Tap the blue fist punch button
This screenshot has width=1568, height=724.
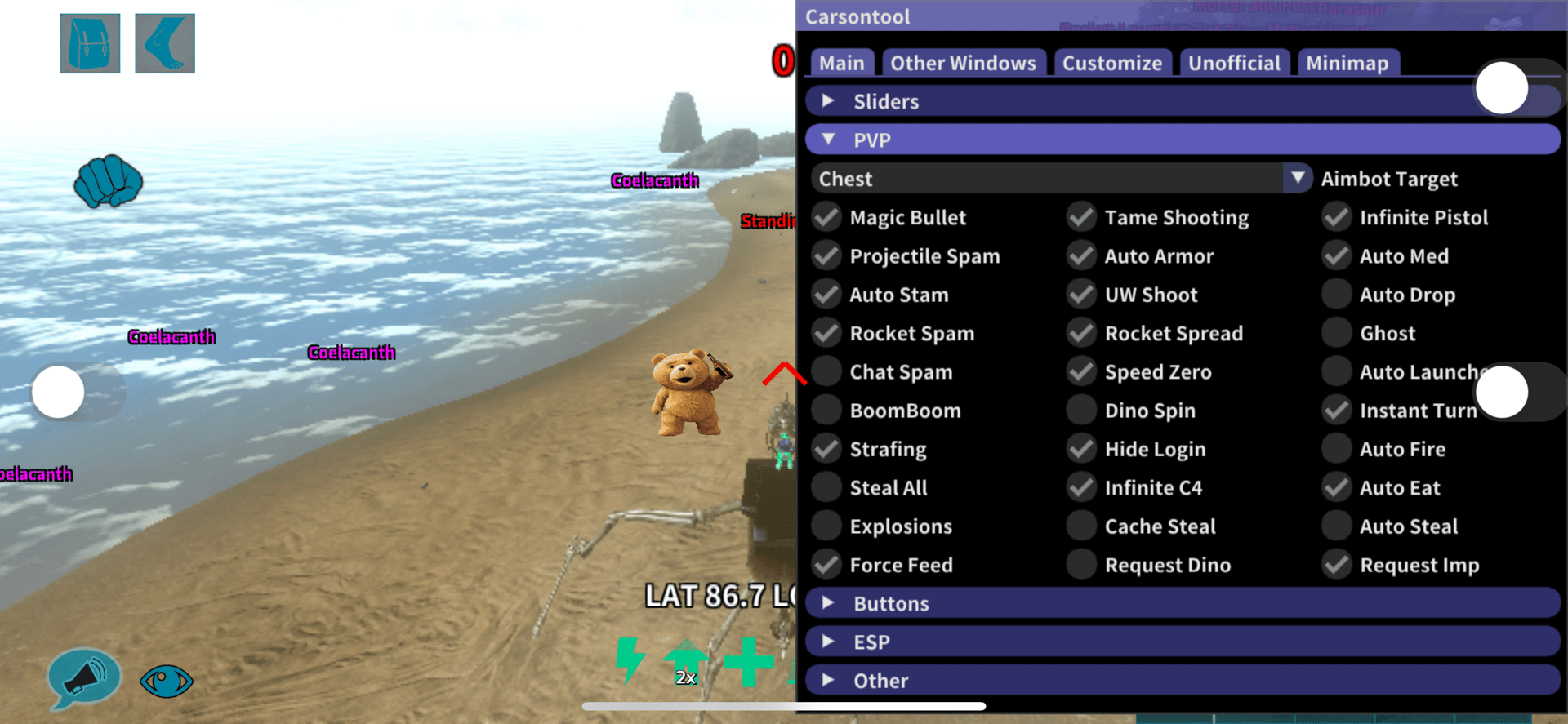108,181
